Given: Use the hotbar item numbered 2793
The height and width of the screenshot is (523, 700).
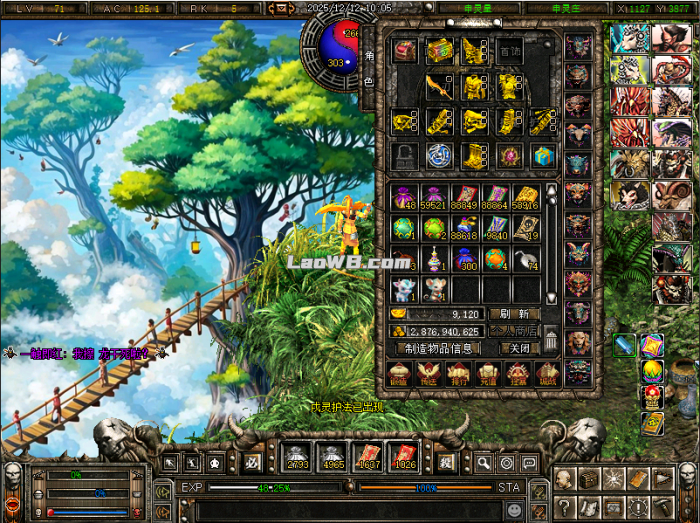Looking at the screenshot, I should click(x=296, y=457).
